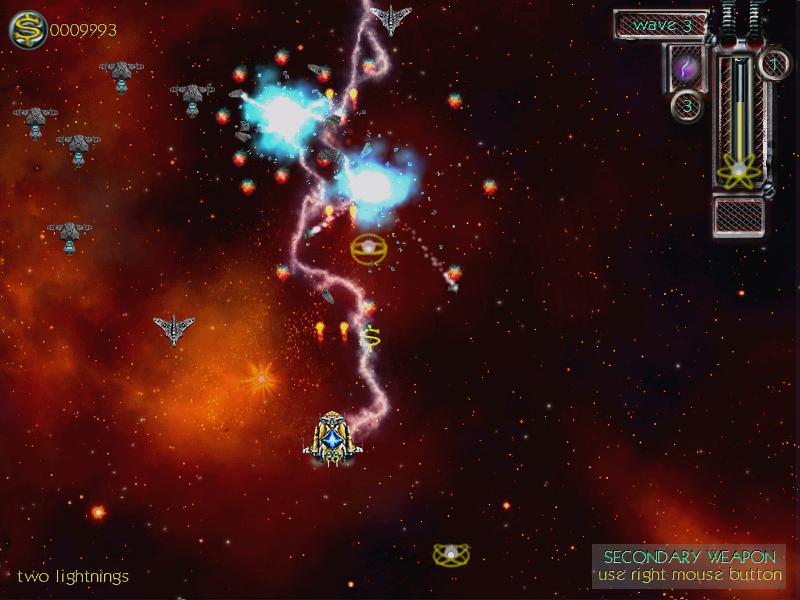800x600 pixels.
Task: Click the gold dollar coin icon
Action: coord(27,29)
